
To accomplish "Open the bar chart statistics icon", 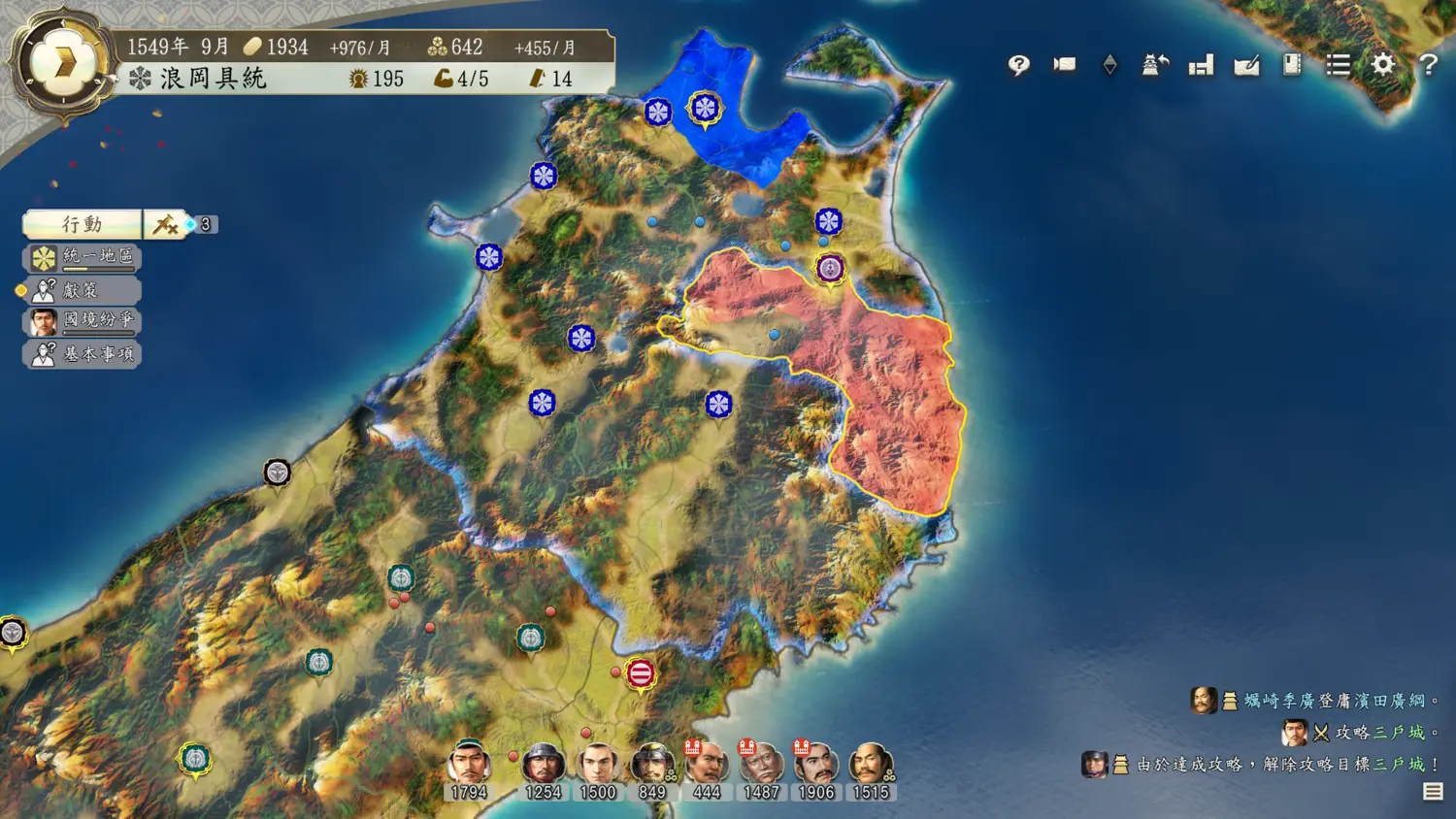I will (1201, 65).
